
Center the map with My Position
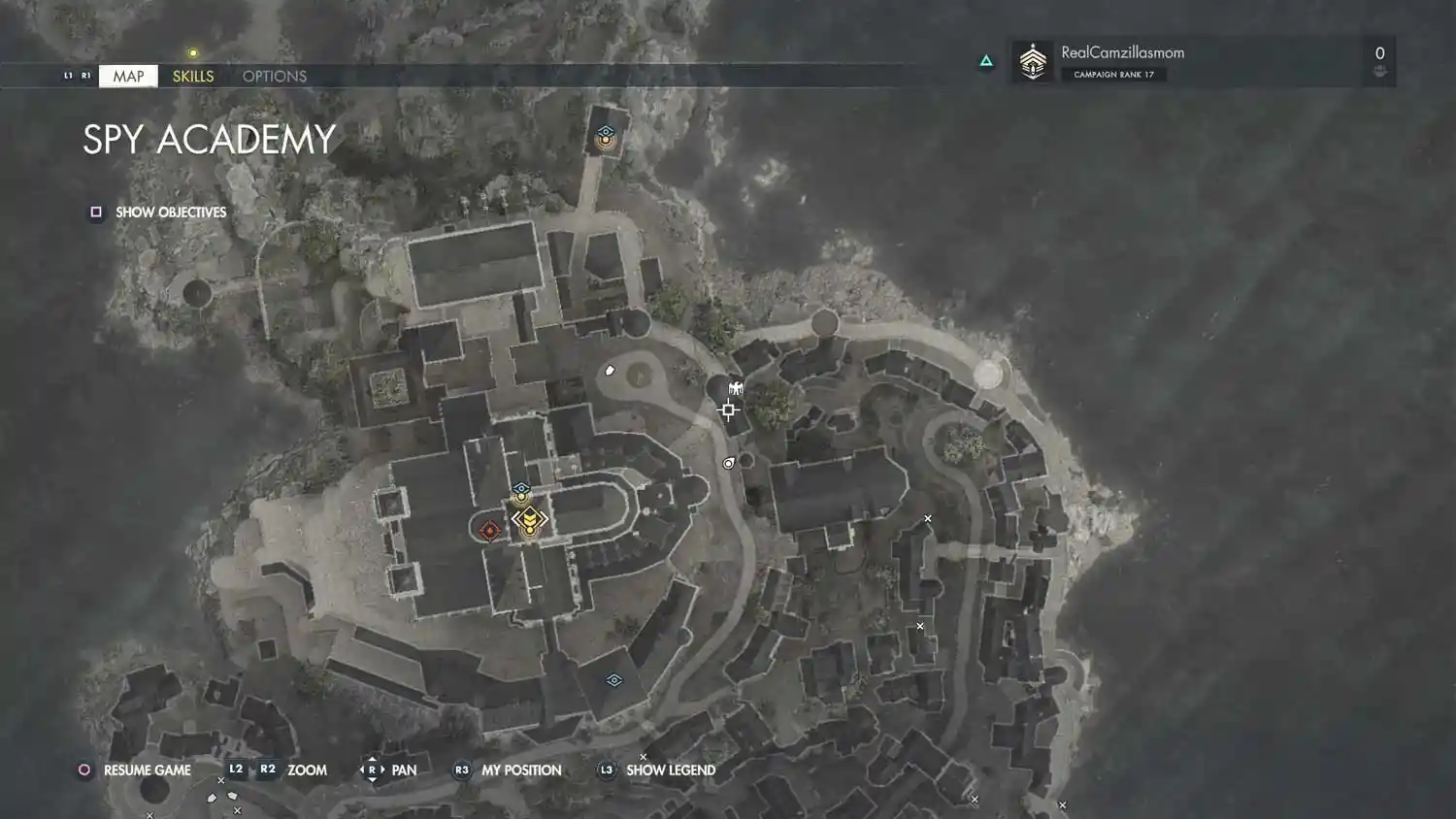(x=508, y=770)
